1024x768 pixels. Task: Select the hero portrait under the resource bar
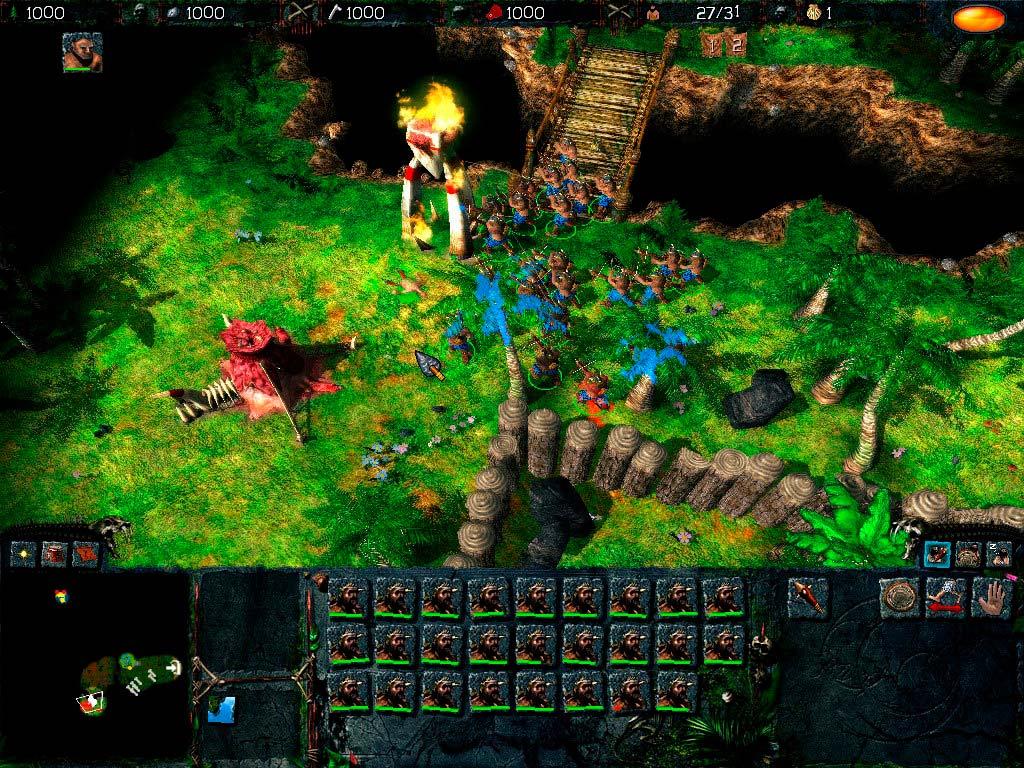(82, 52)
